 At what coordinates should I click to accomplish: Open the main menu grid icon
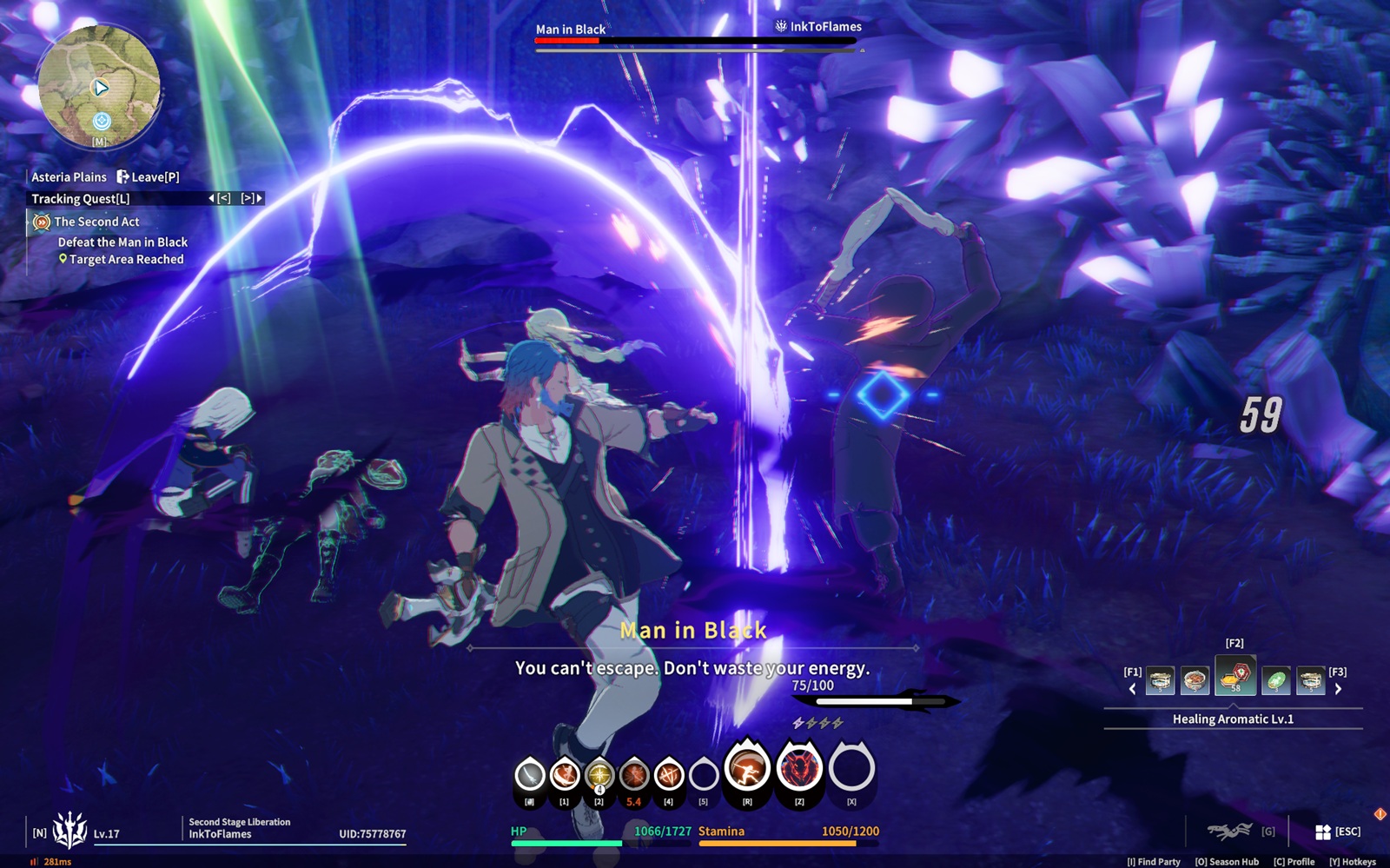[x=1322, y=832]
